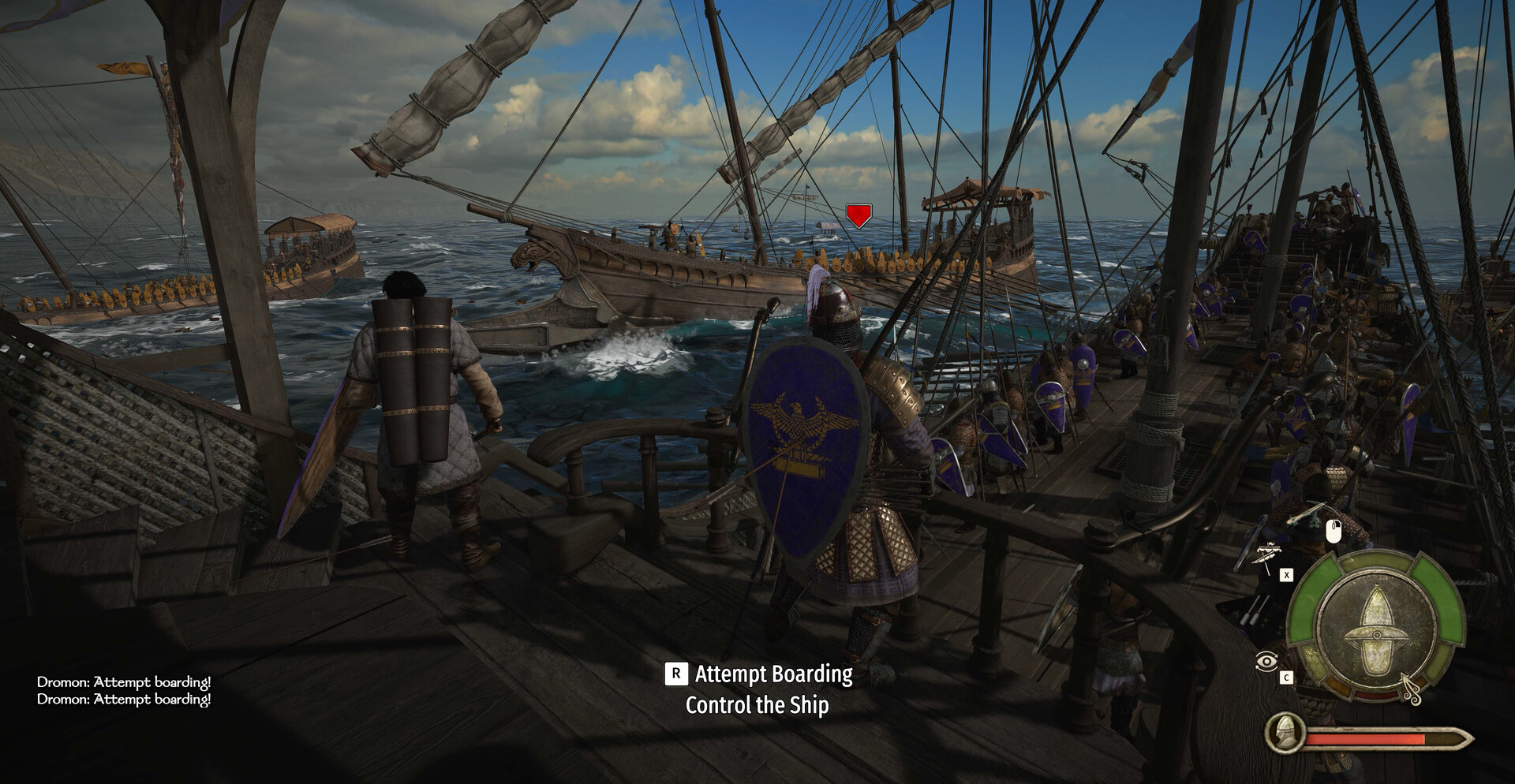Image resolution: width=1515 pixels, height=784 pixels.
Task: Toggle the eye camera view icon
Action: point(1266,661)
